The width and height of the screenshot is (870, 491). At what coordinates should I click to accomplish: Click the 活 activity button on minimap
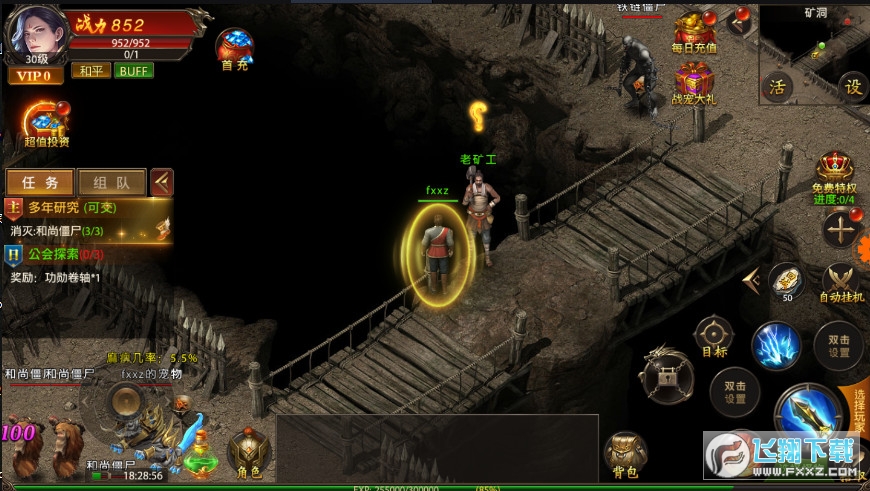coord(778,86)
